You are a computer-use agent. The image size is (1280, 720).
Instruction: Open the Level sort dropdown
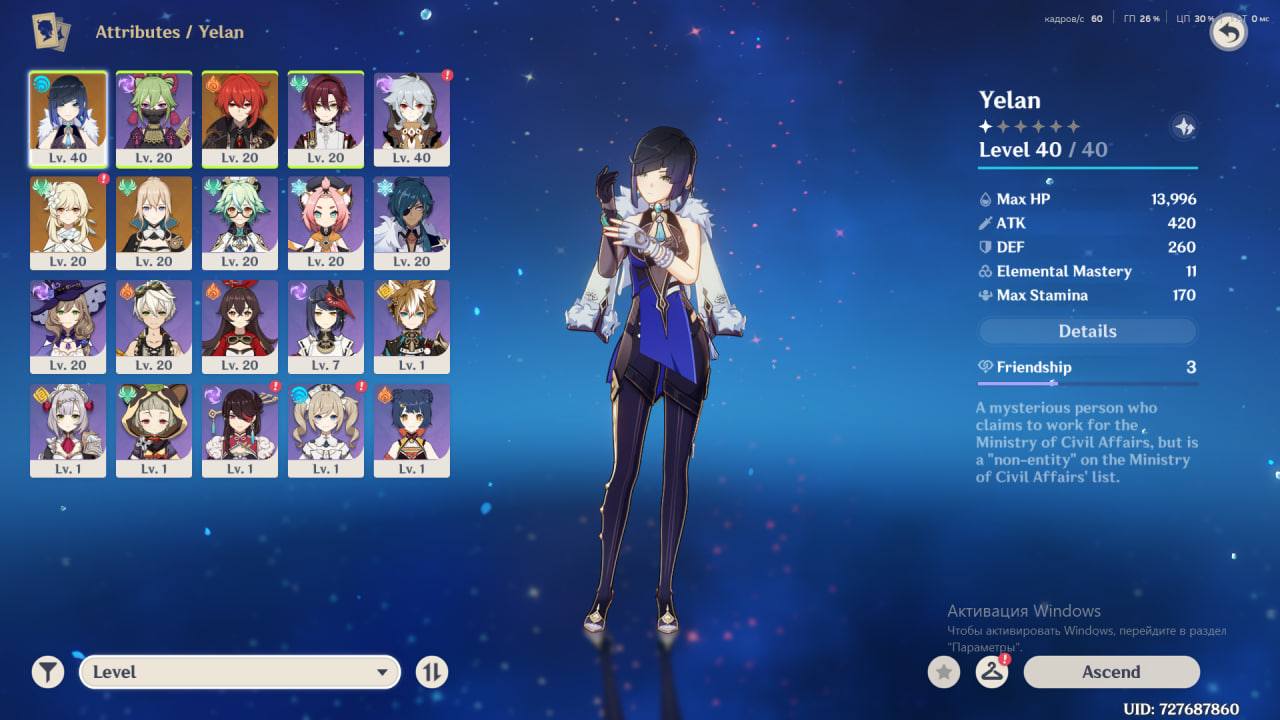pyautogui.click(x=240, y=672)
